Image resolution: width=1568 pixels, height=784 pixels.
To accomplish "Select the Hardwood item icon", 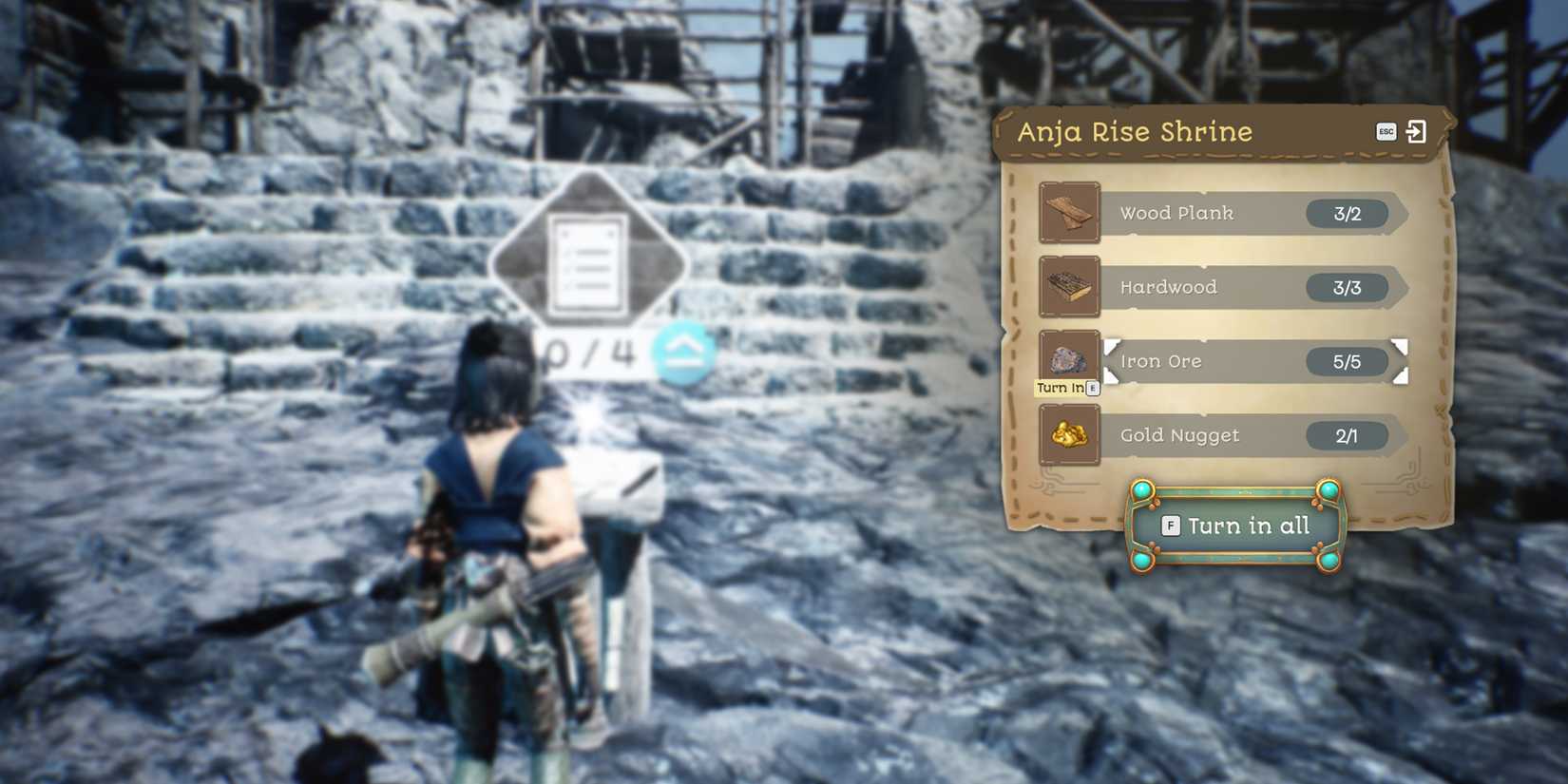I will coord(1069,286).
